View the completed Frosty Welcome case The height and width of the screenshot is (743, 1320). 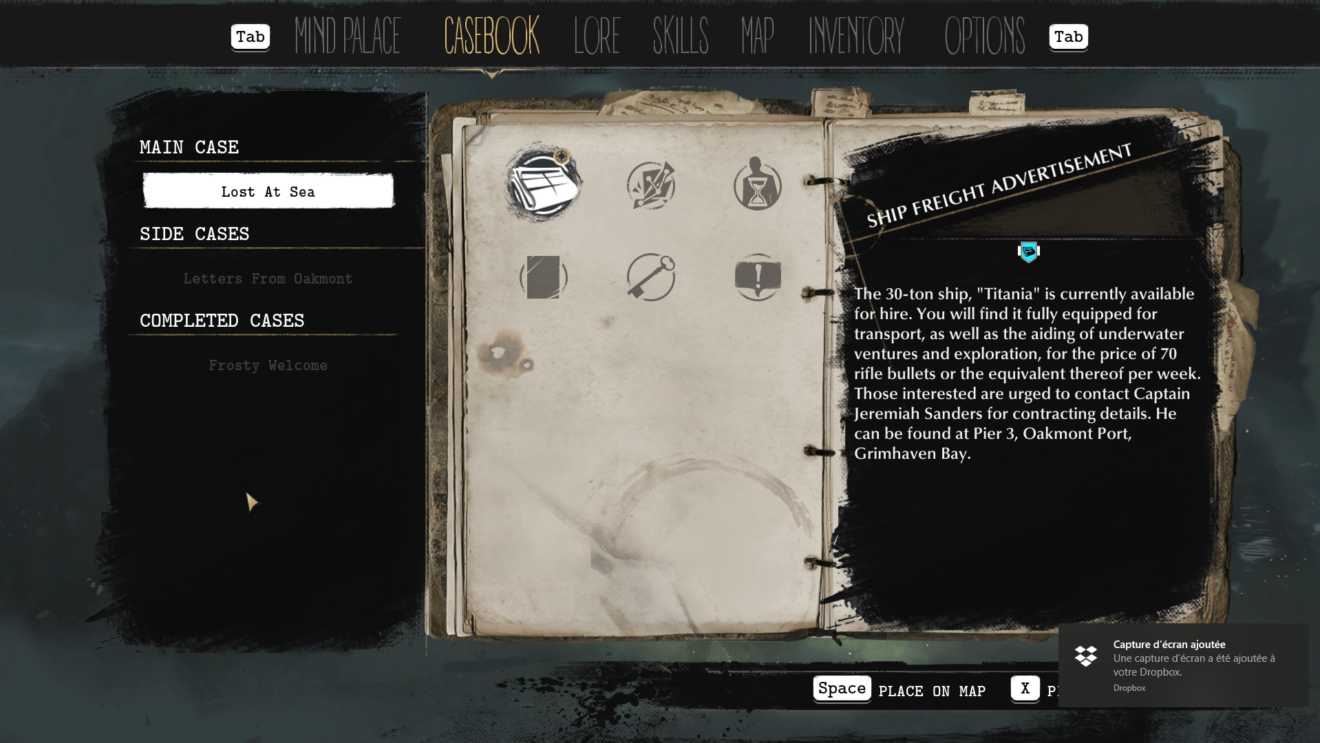268,365
